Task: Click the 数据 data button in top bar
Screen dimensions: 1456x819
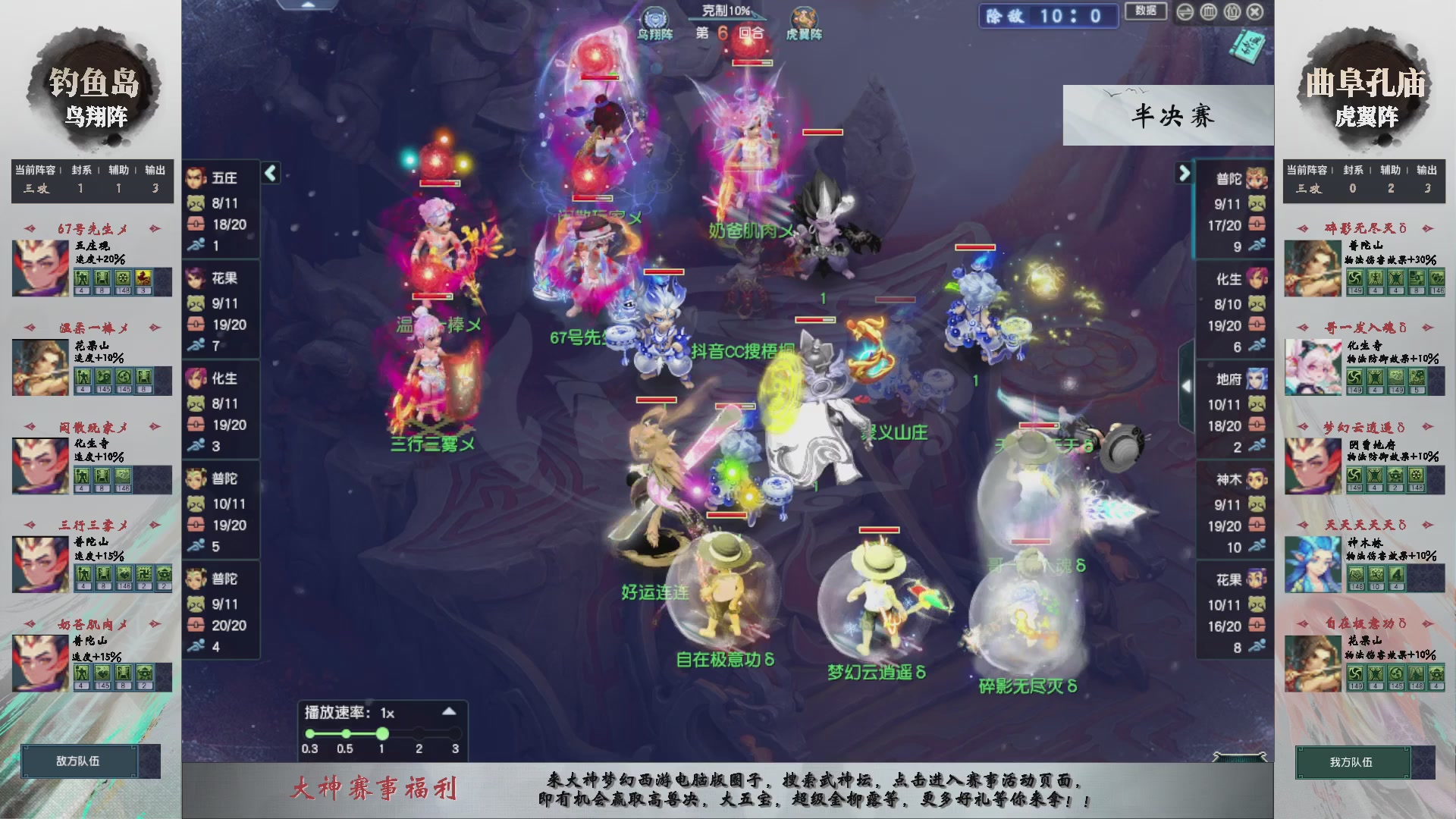Action: pyautogui.click(x=1147, y=12)
